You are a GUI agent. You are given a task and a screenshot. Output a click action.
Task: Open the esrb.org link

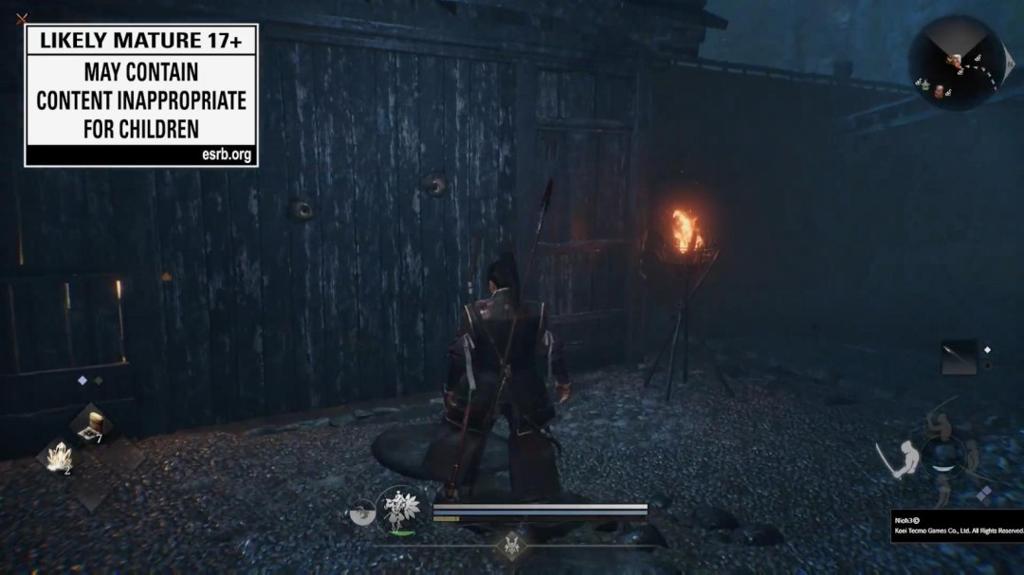pyautogui.click(x=227, y=156)
